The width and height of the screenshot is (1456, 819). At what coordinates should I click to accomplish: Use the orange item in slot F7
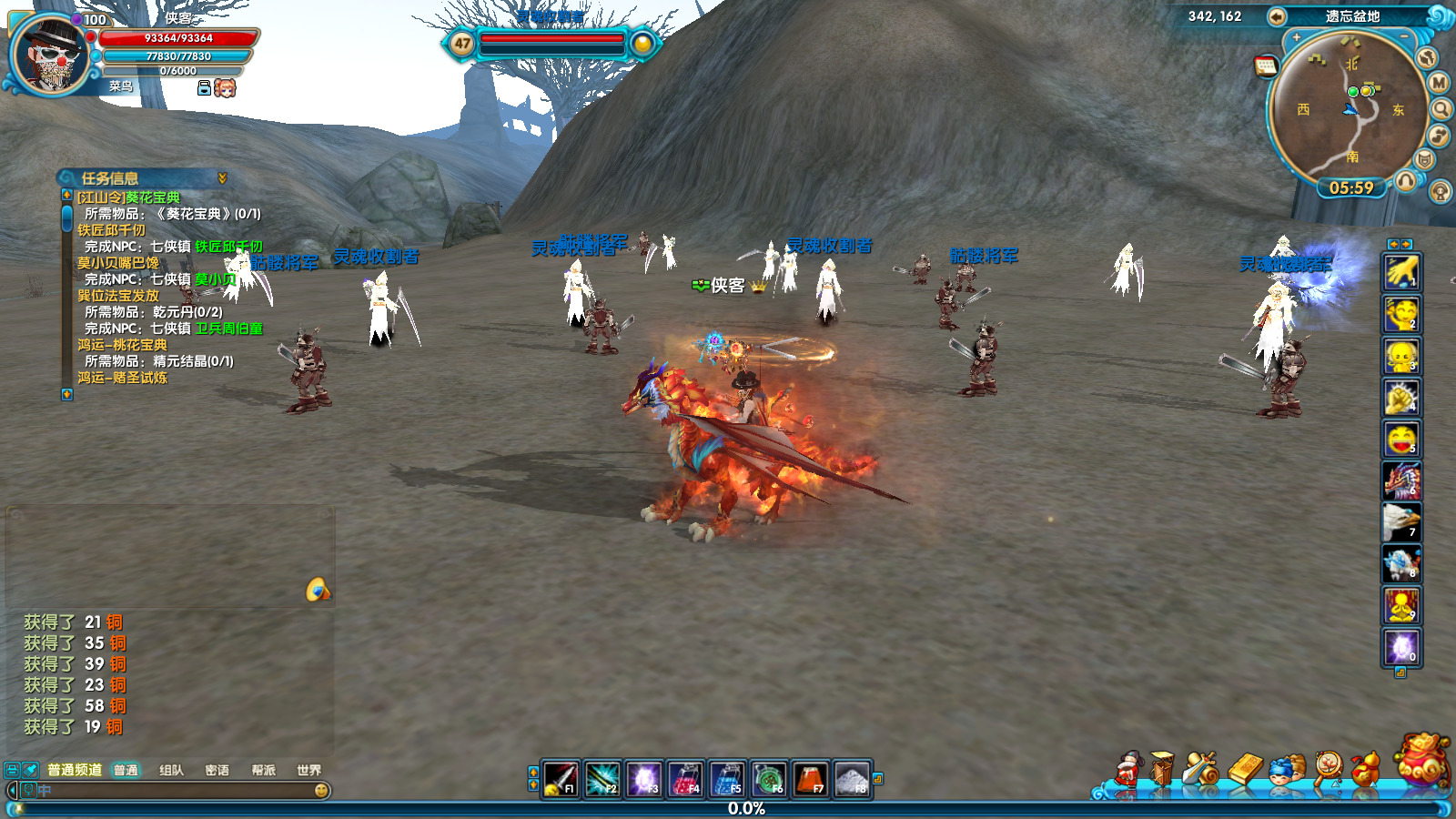point(810,780)
